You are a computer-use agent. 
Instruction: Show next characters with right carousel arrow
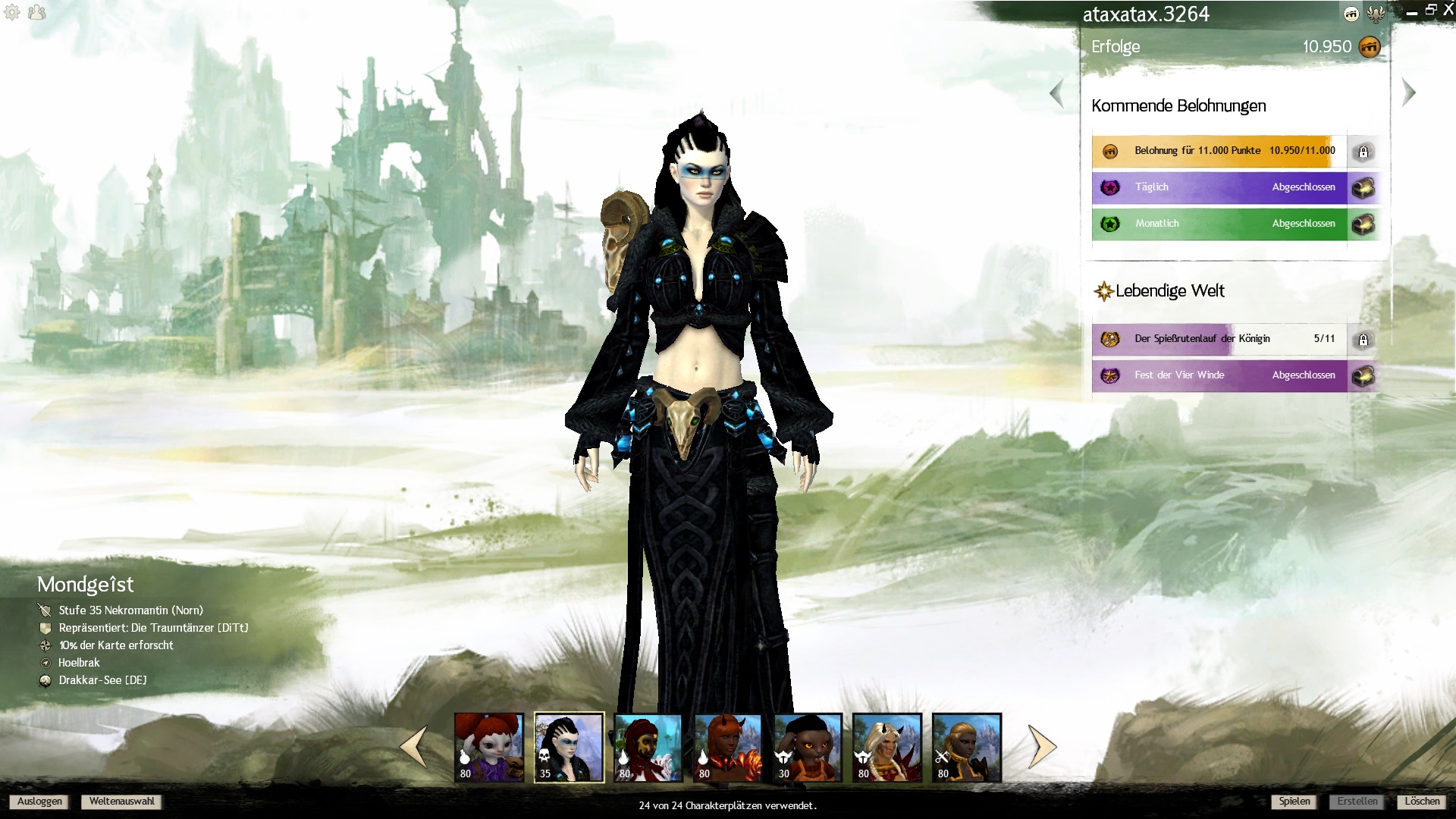click(1042, 747)
